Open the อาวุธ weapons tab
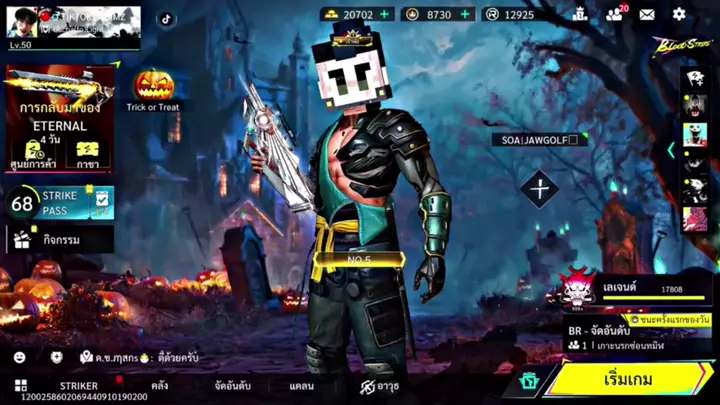The height and width of the screenshot is (405, 720). (380, 385)
